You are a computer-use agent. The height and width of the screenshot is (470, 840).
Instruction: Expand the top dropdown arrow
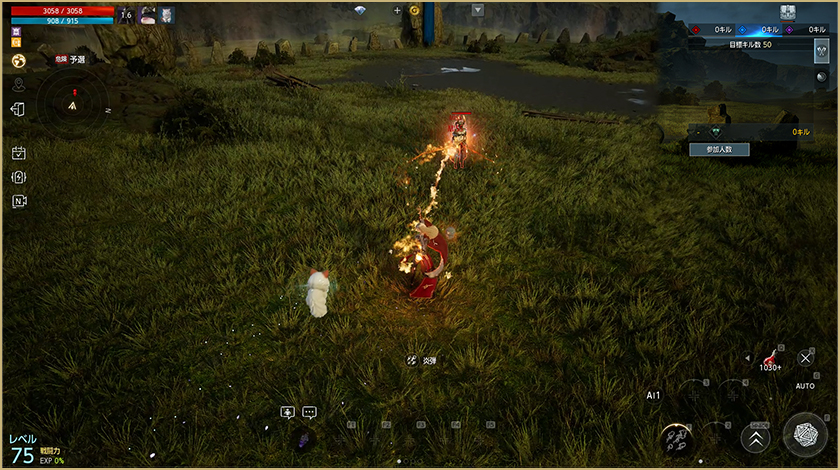(x=477, y=10)
